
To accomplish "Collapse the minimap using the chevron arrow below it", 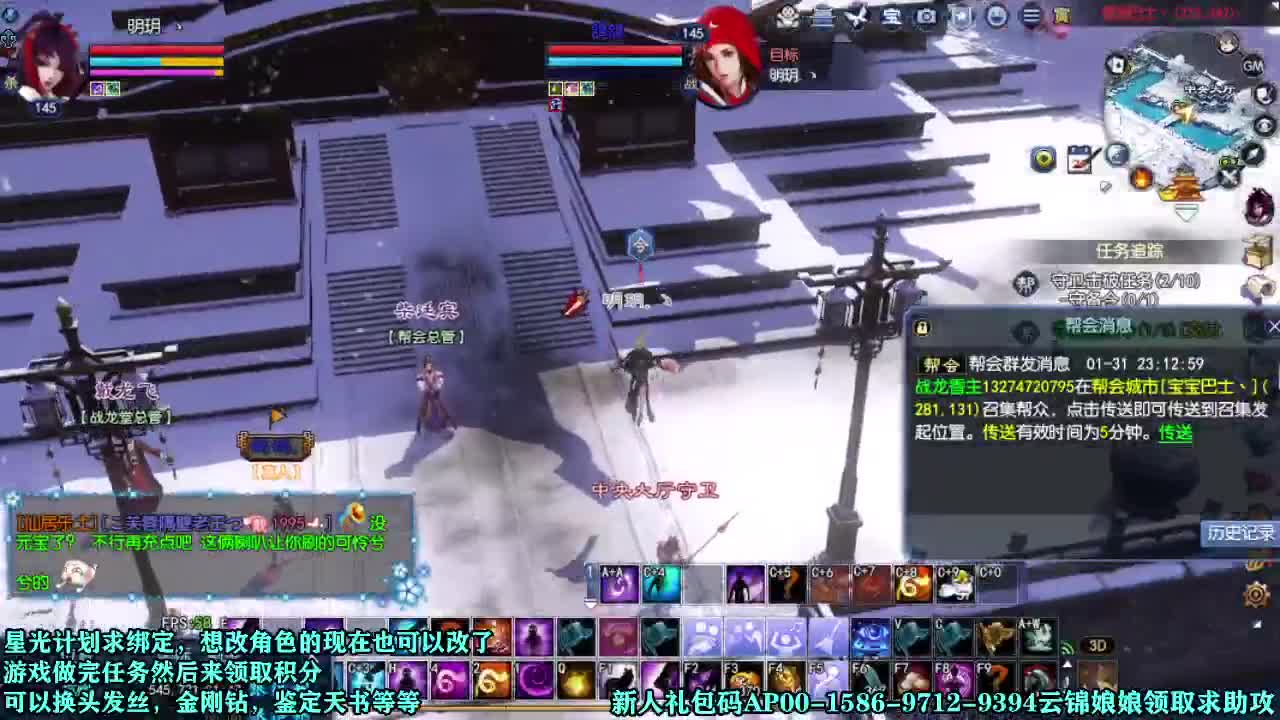I will pyautogui.click(x=1186, y=212).
